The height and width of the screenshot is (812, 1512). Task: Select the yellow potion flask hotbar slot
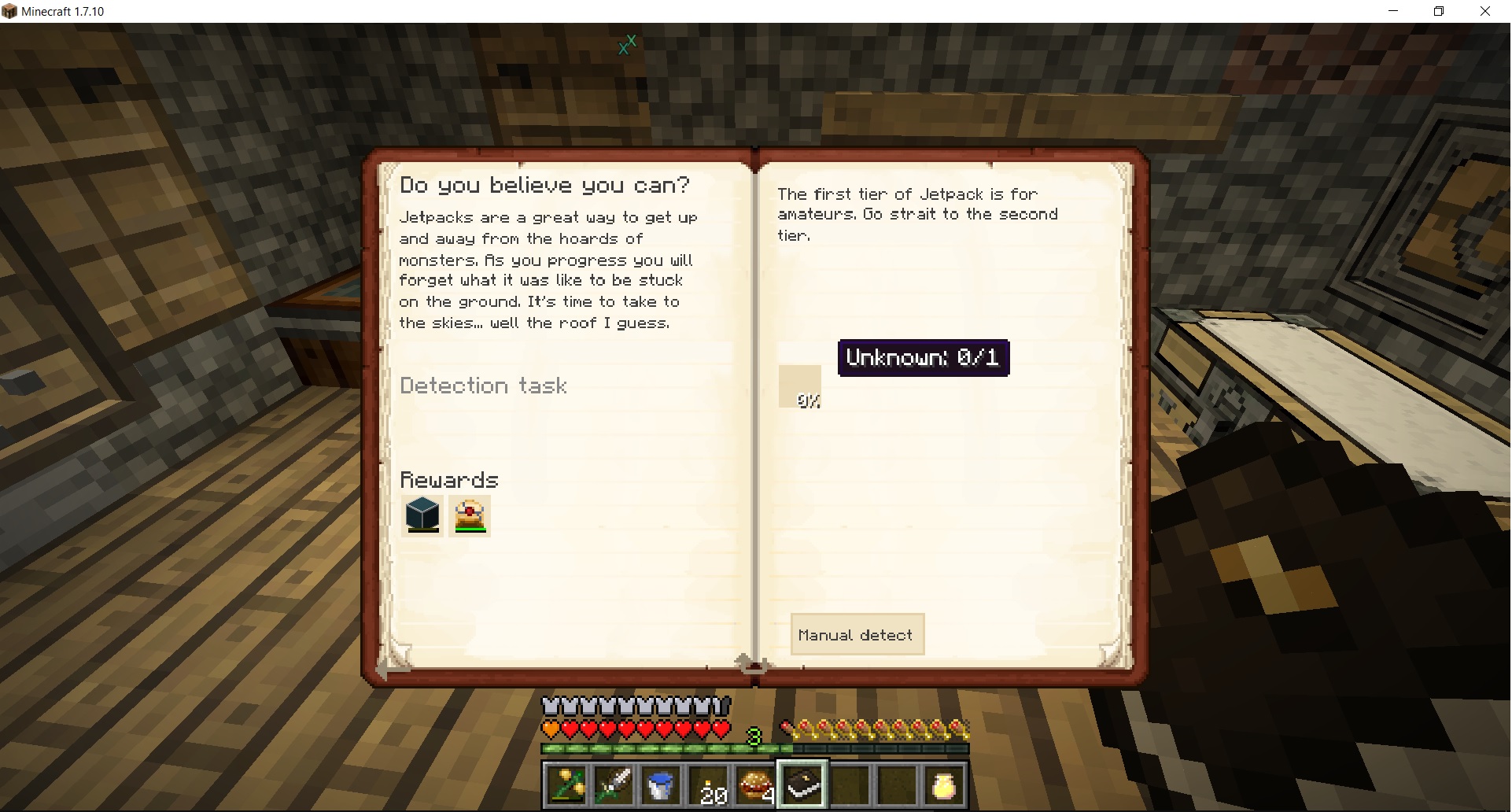click(944, 784)
